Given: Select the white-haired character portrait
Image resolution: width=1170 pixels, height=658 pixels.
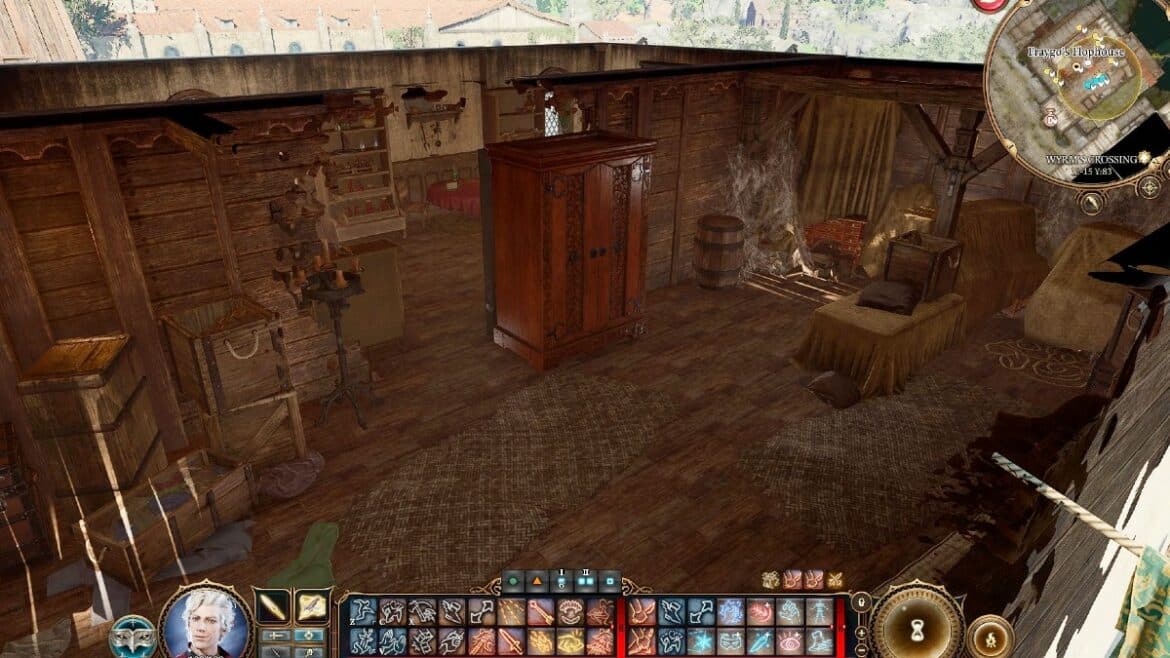Looking at the screenshot, I should point(205,625).
